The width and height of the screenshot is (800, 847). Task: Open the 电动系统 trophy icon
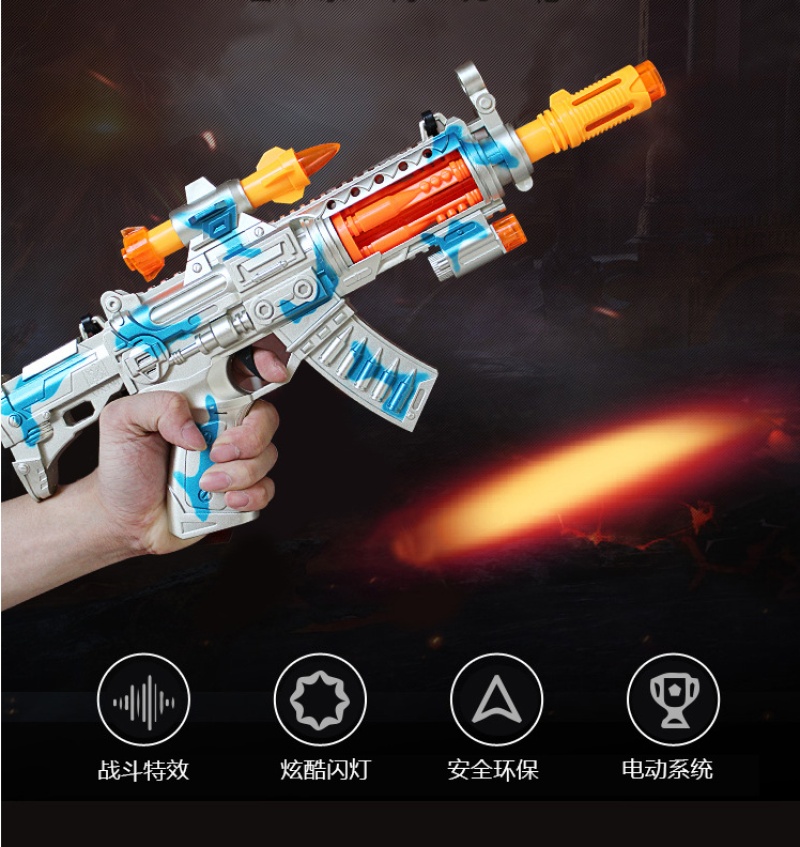[x=672, y=700]
